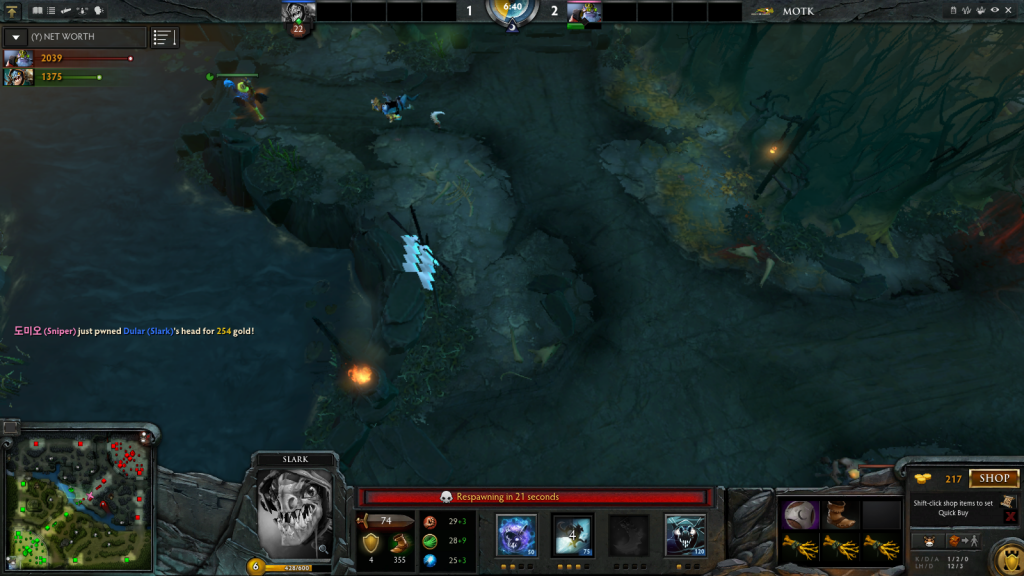Activate Slark's Dark Pact ability
Viewport: 1024px width, 576px height.
(x=517, y=534)
